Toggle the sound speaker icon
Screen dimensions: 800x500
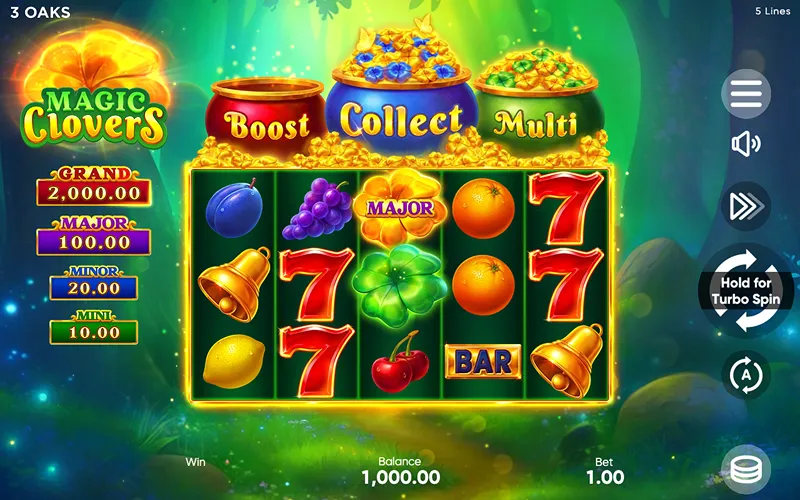click(746, 145)
